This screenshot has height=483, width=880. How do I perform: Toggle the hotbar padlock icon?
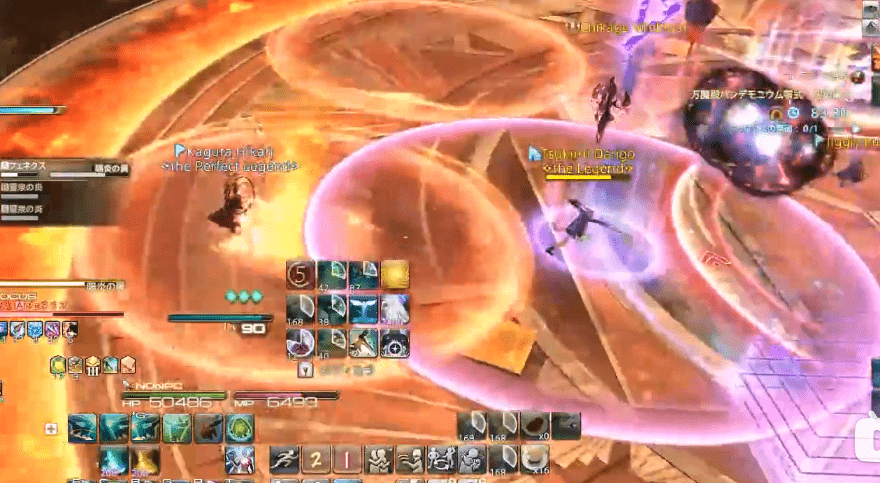(305, 370)
